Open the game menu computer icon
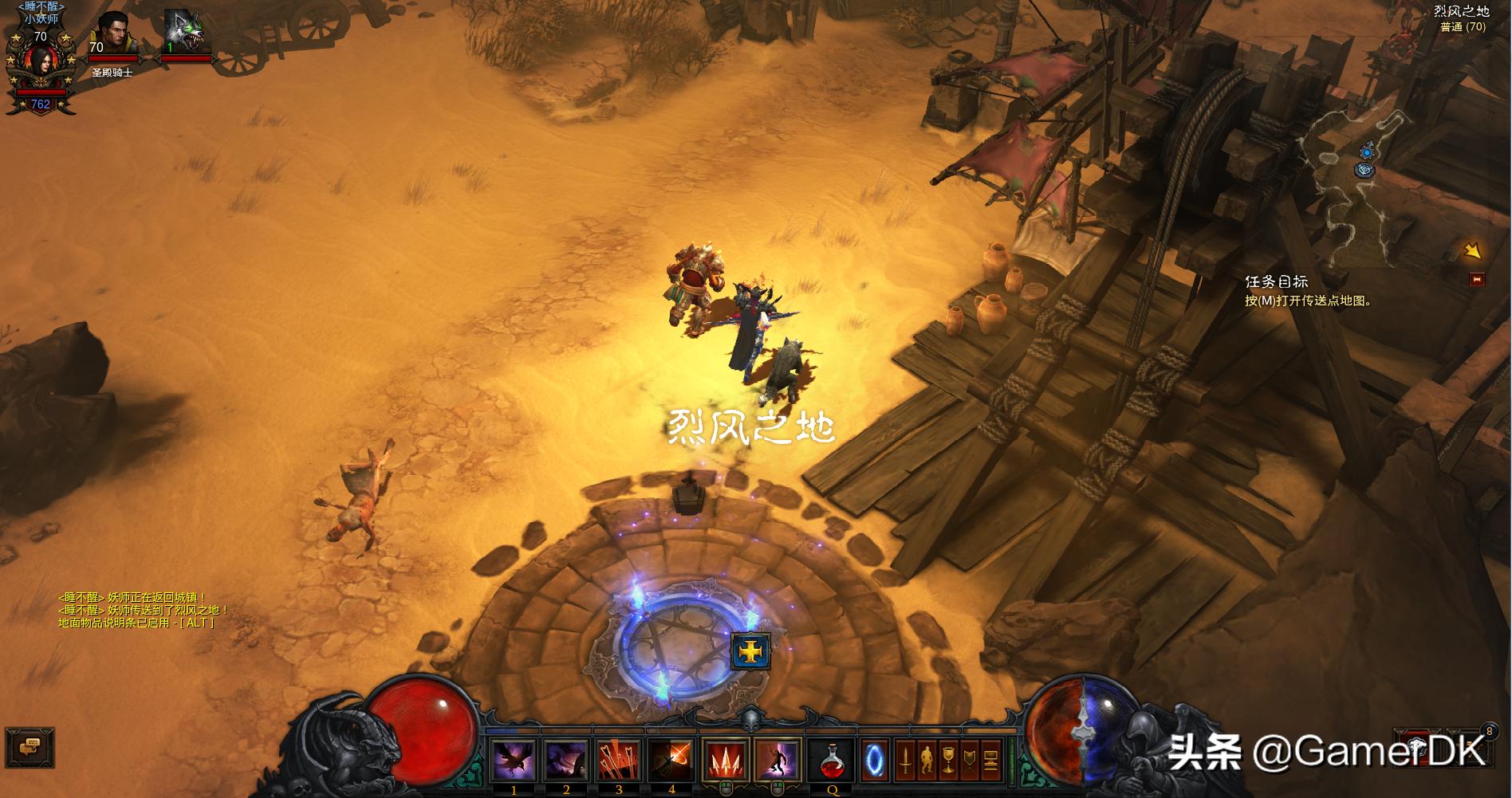Screen dimensions: 1512x798 [991, 760]
